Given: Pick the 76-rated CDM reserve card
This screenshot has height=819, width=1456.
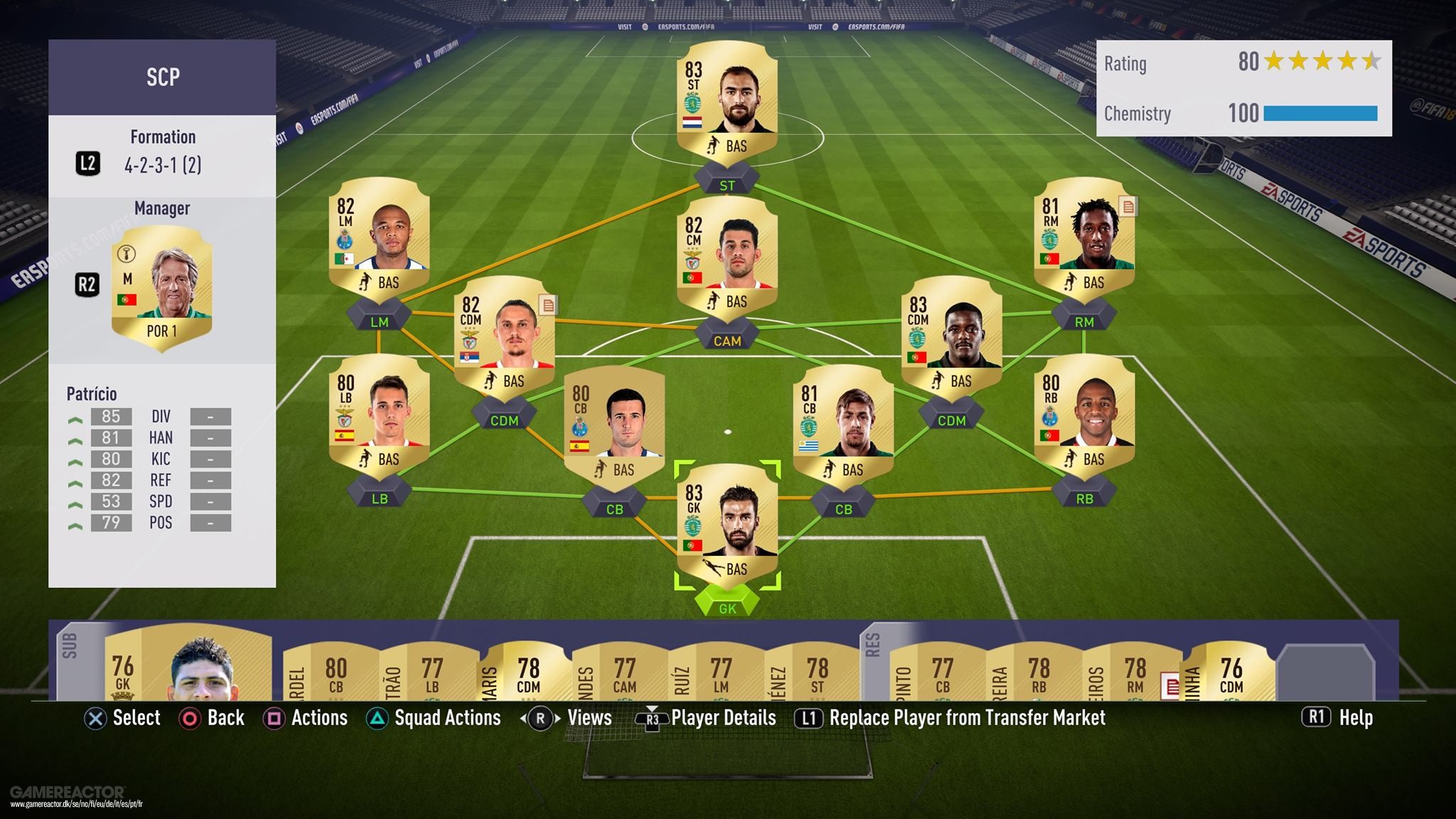Looking at the screenshot, I should (1231, 673).
